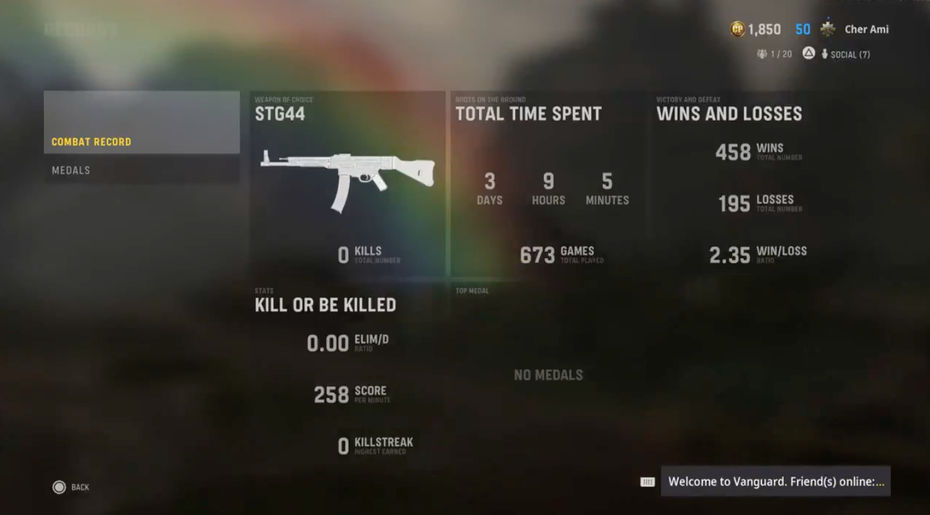The image size is (930, 515).
Task: Select the Combat Record menu entry
Action: click(x=141, y=141)
